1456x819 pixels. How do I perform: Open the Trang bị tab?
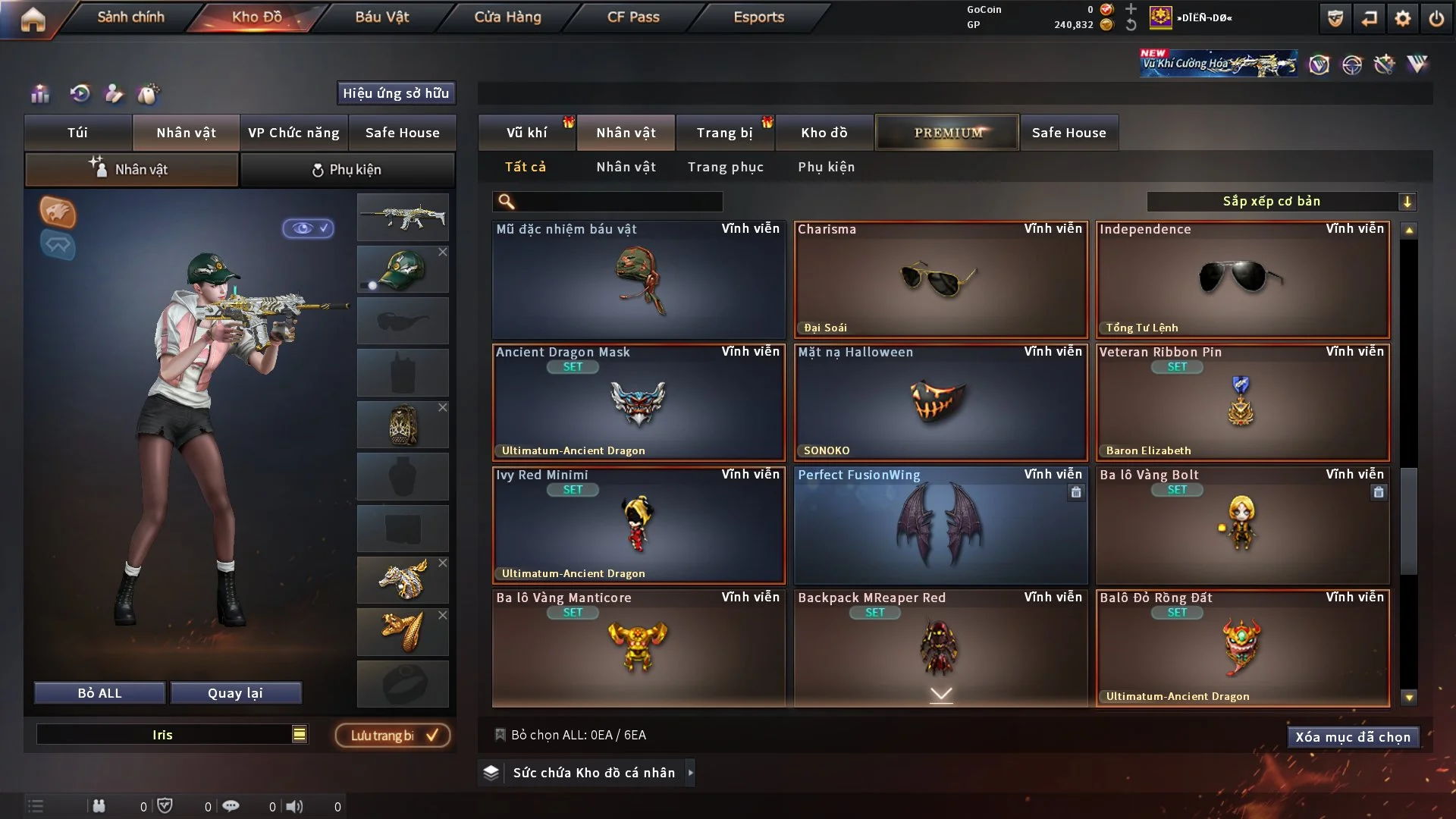[x=724, y=133]
